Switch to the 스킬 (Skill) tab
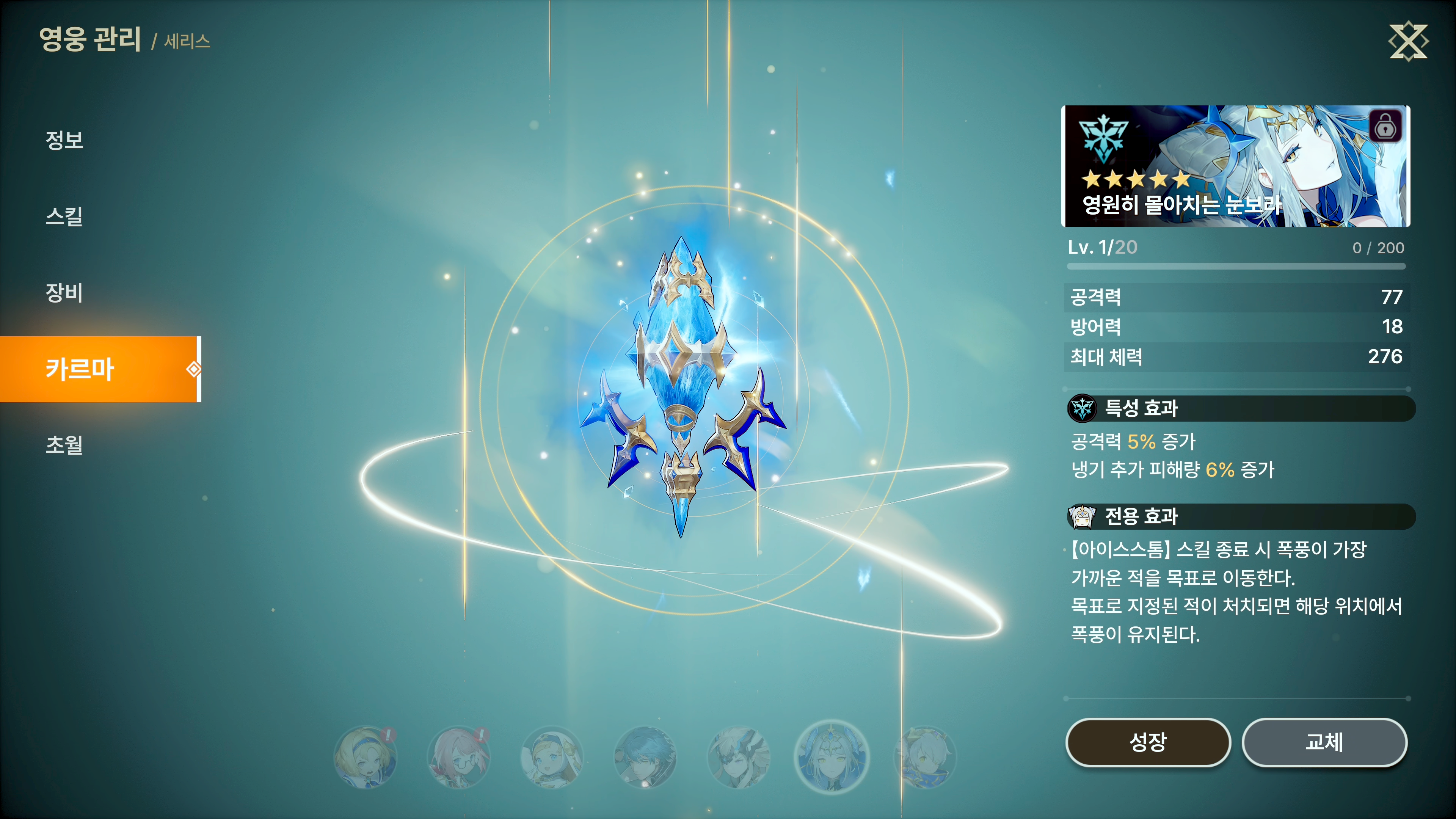 tap(64, 216)
